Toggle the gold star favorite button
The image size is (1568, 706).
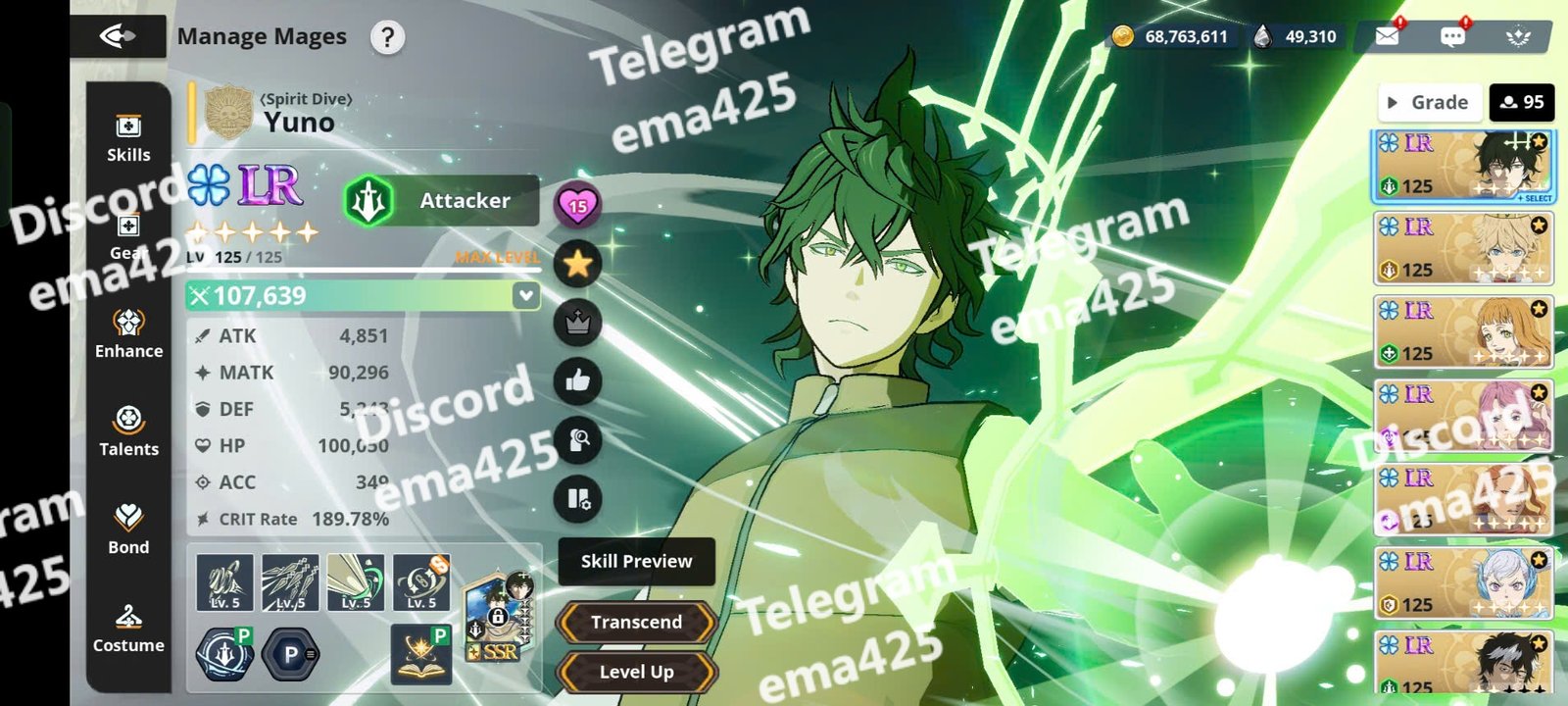point(578,264)
